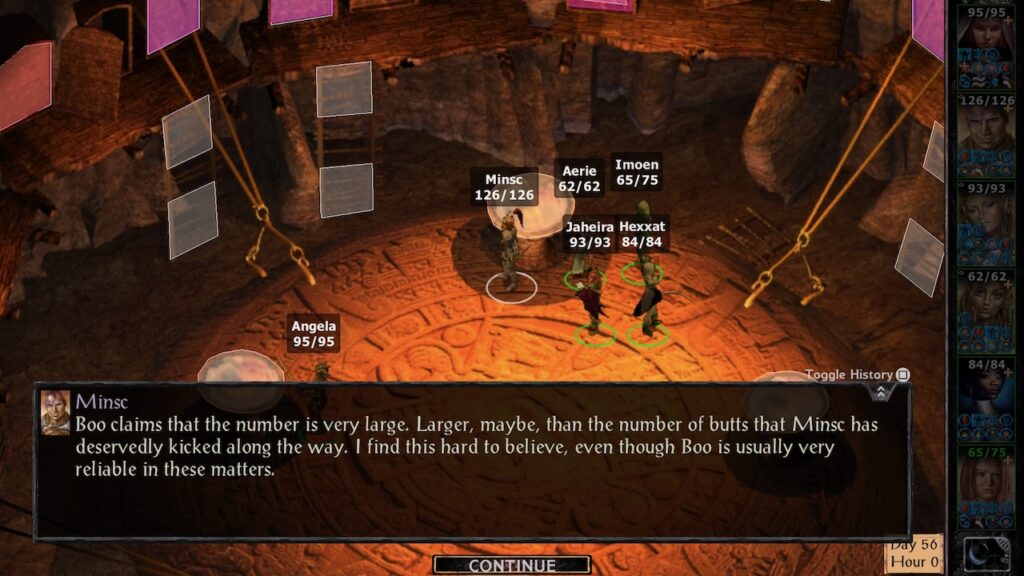Screen dimensions: 1024x576
Task: Pick Aerie's portrait showing 62/62
Action: [984, 310]
